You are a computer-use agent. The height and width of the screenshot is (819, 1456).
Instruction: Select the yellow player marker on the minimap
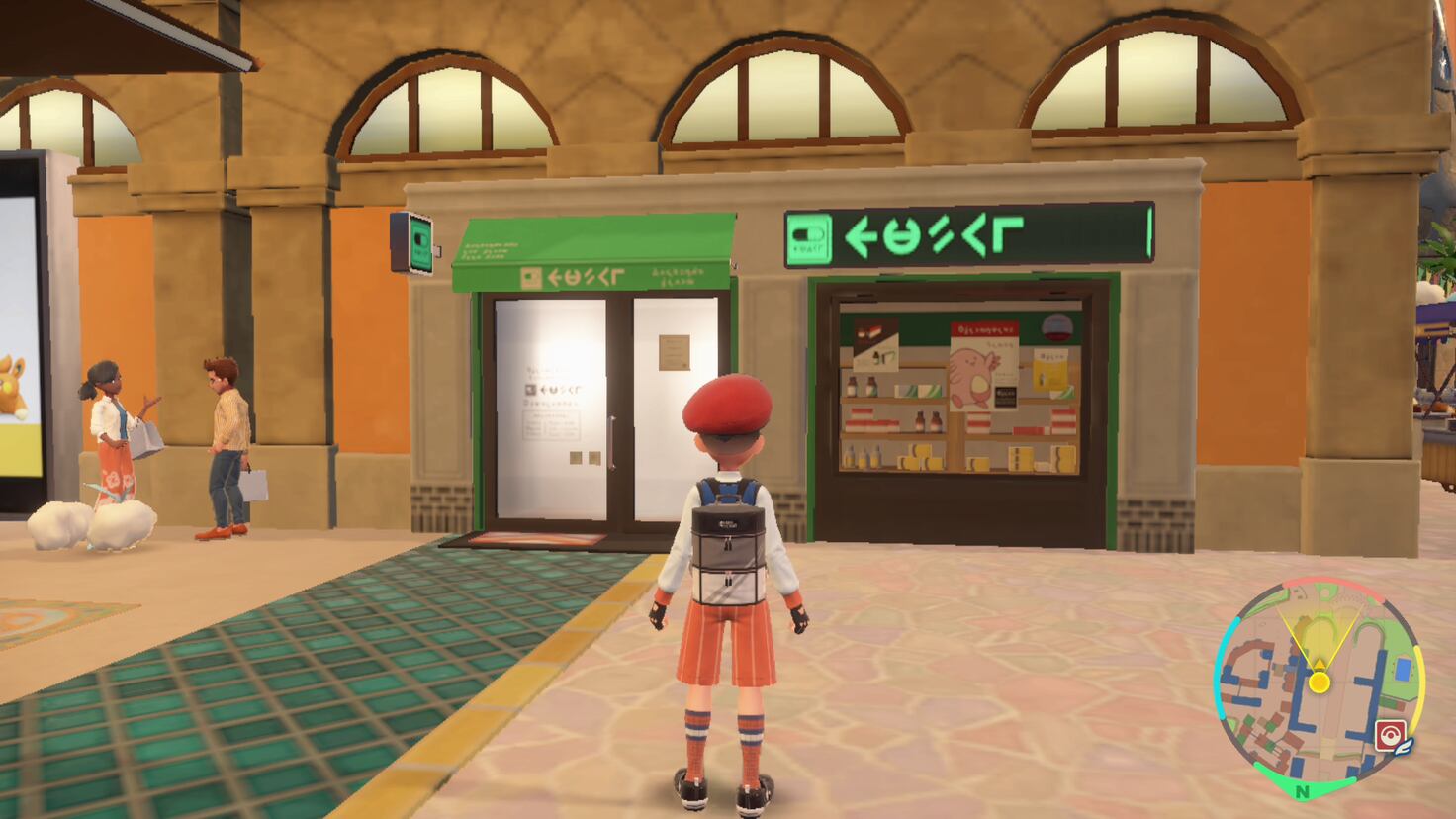tap(1319, 682)
